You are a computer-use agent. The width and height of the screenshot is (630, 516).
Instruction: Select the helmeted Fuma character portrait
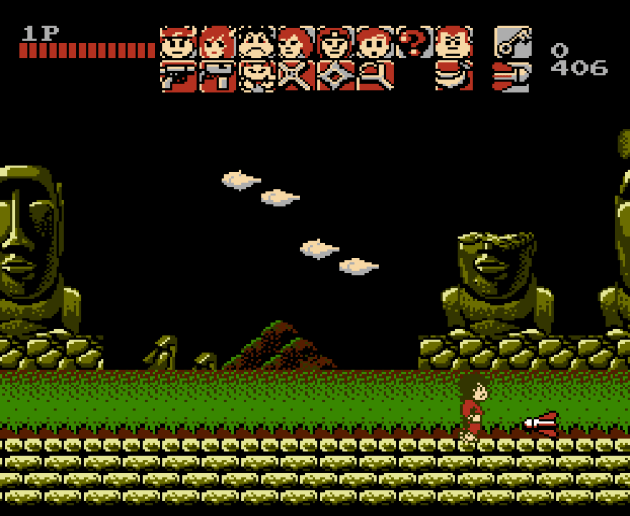tap(334, 43)
